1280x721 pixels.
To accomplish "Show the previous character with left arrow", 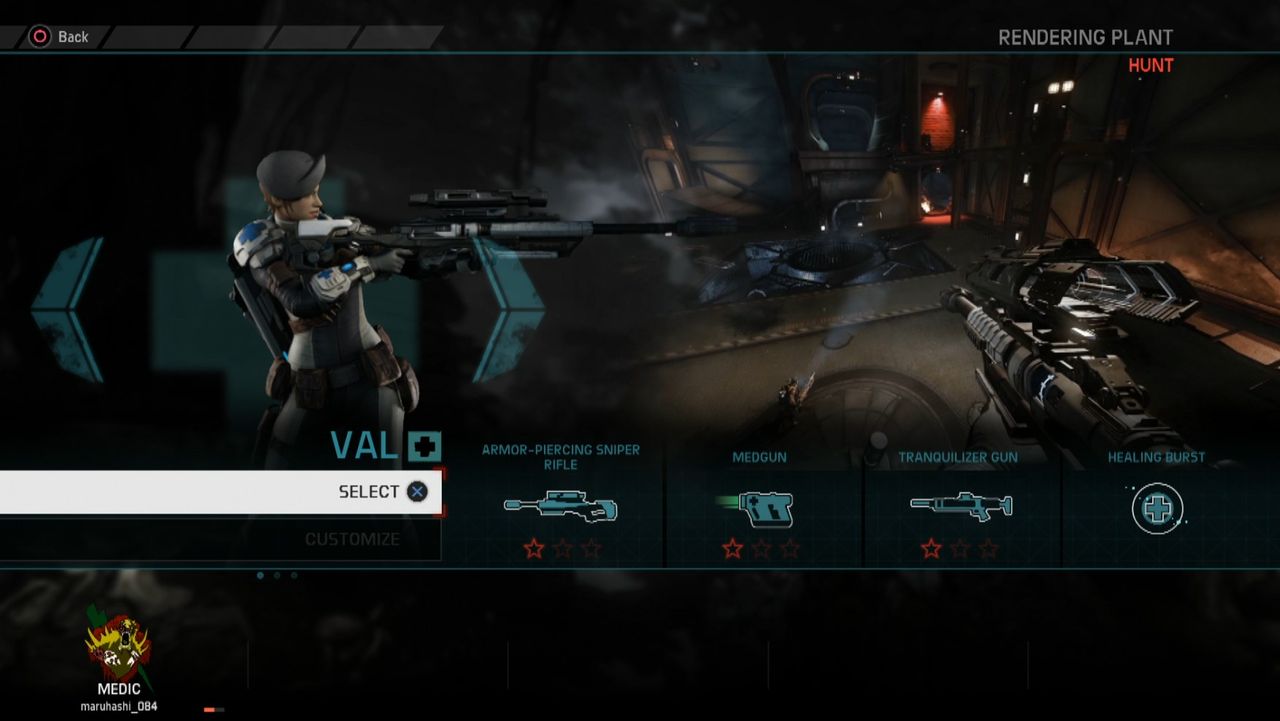I will tap(68, 309).
